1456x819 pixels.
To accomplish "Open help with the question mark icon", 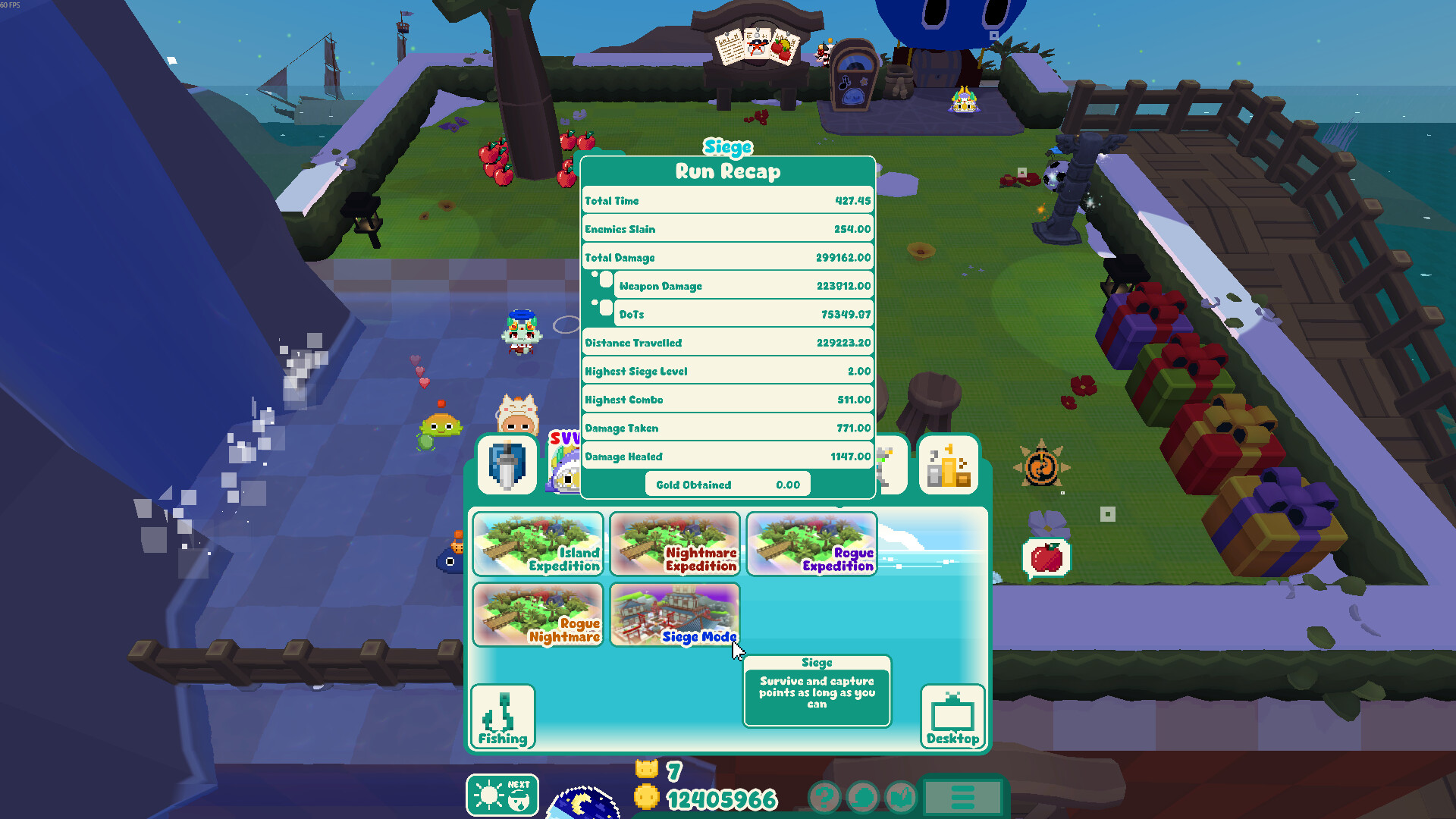I will 824,798.
